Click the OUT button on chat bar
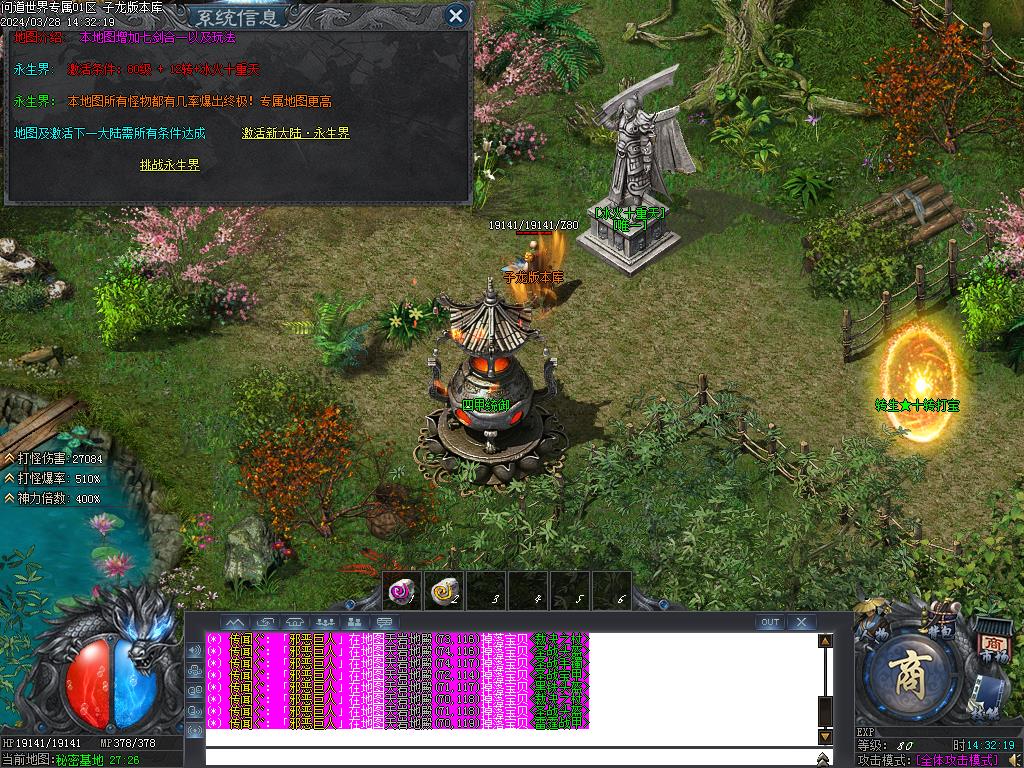Viewport: 1024px width, 768px height. pos(770,622)
